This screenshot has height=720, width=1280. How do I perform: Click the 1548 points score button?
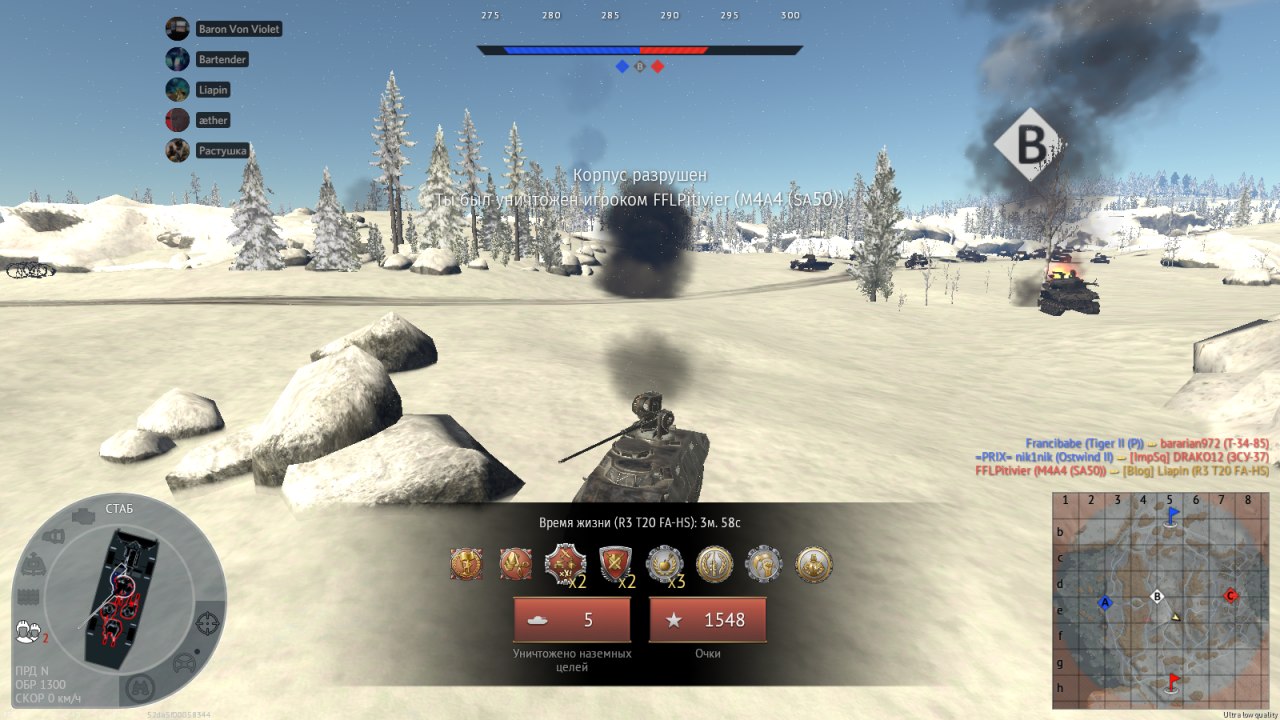click(x=708, y=620)
